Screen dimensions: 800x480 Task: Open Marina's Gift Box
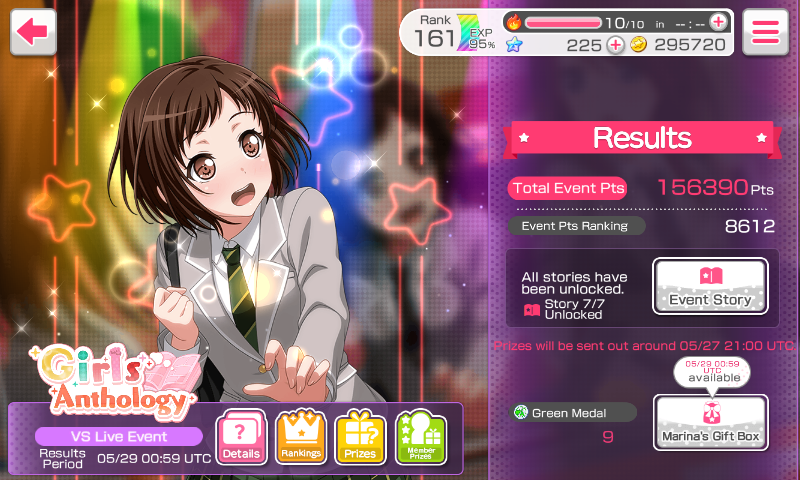click(710, 421)
